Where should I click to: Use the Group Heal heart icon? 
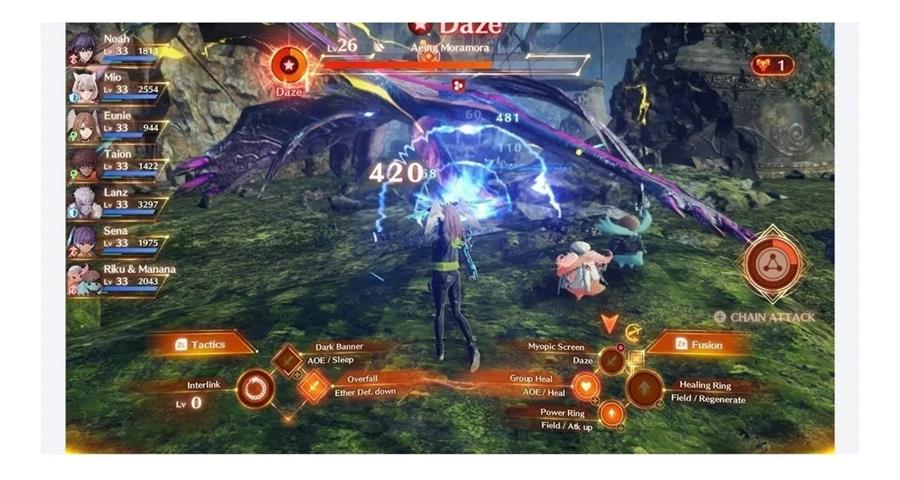586,386
